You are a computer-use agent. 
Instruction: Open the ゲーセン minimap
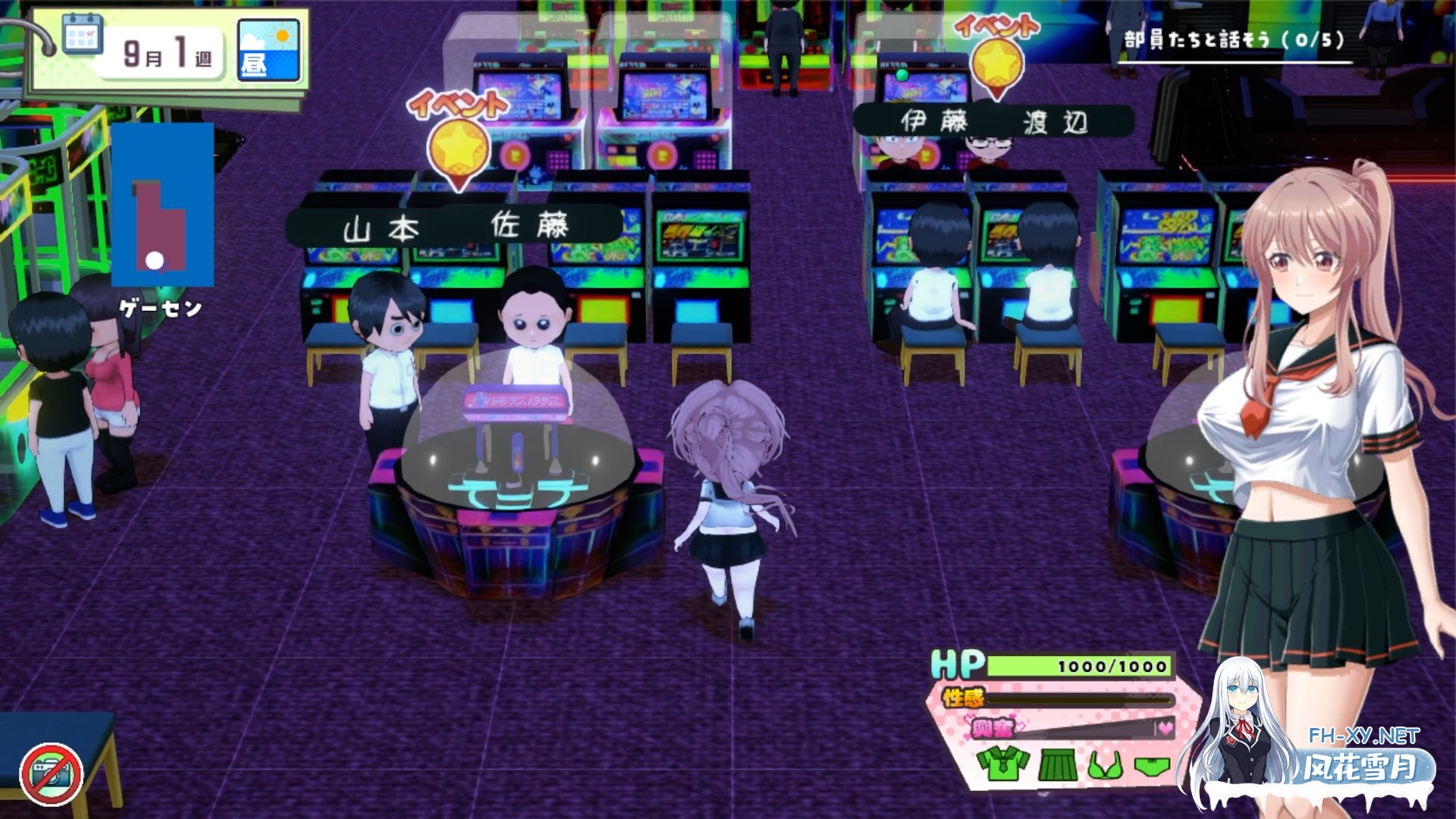(x=162, y=206)
